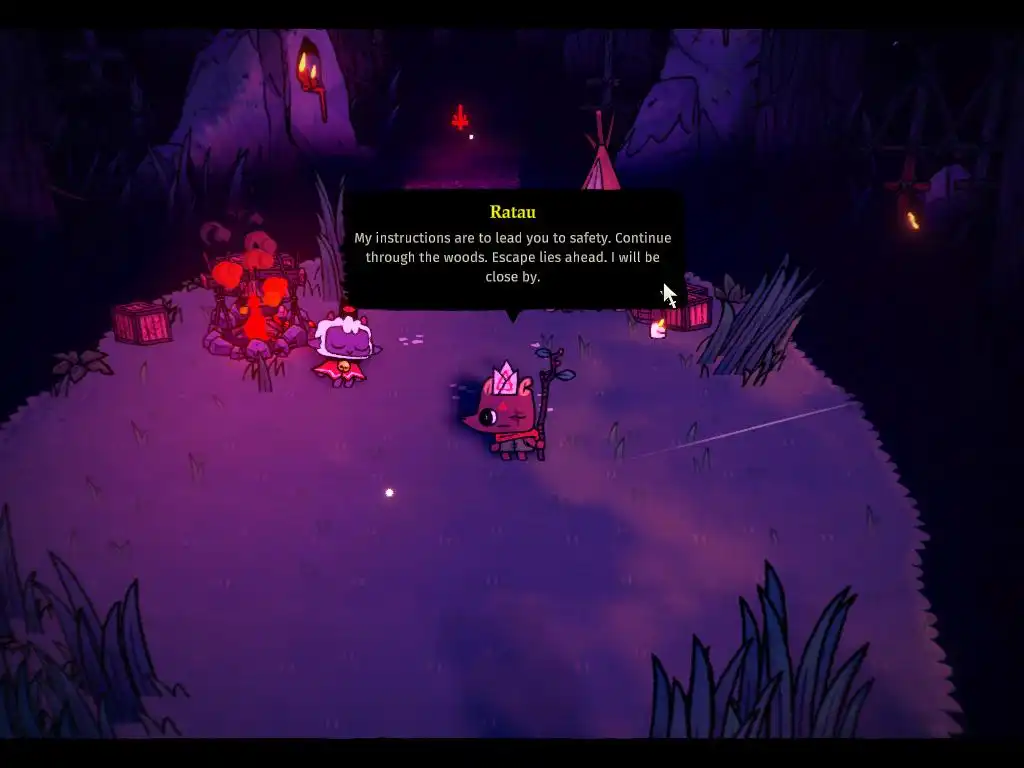Advance Ratau's dialogue speech box

(x=512, y=251)
